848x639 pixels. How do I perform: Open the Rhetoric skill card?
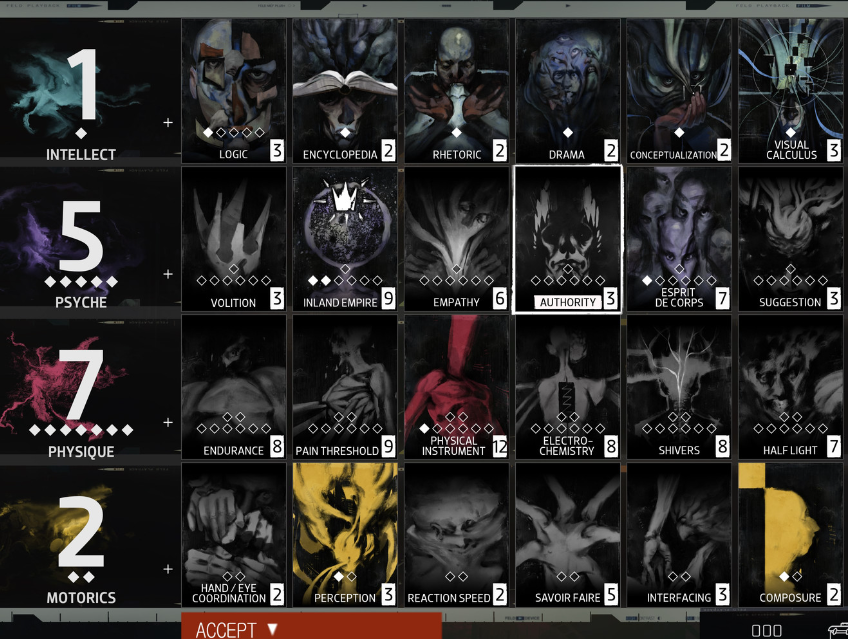point(456,90)
